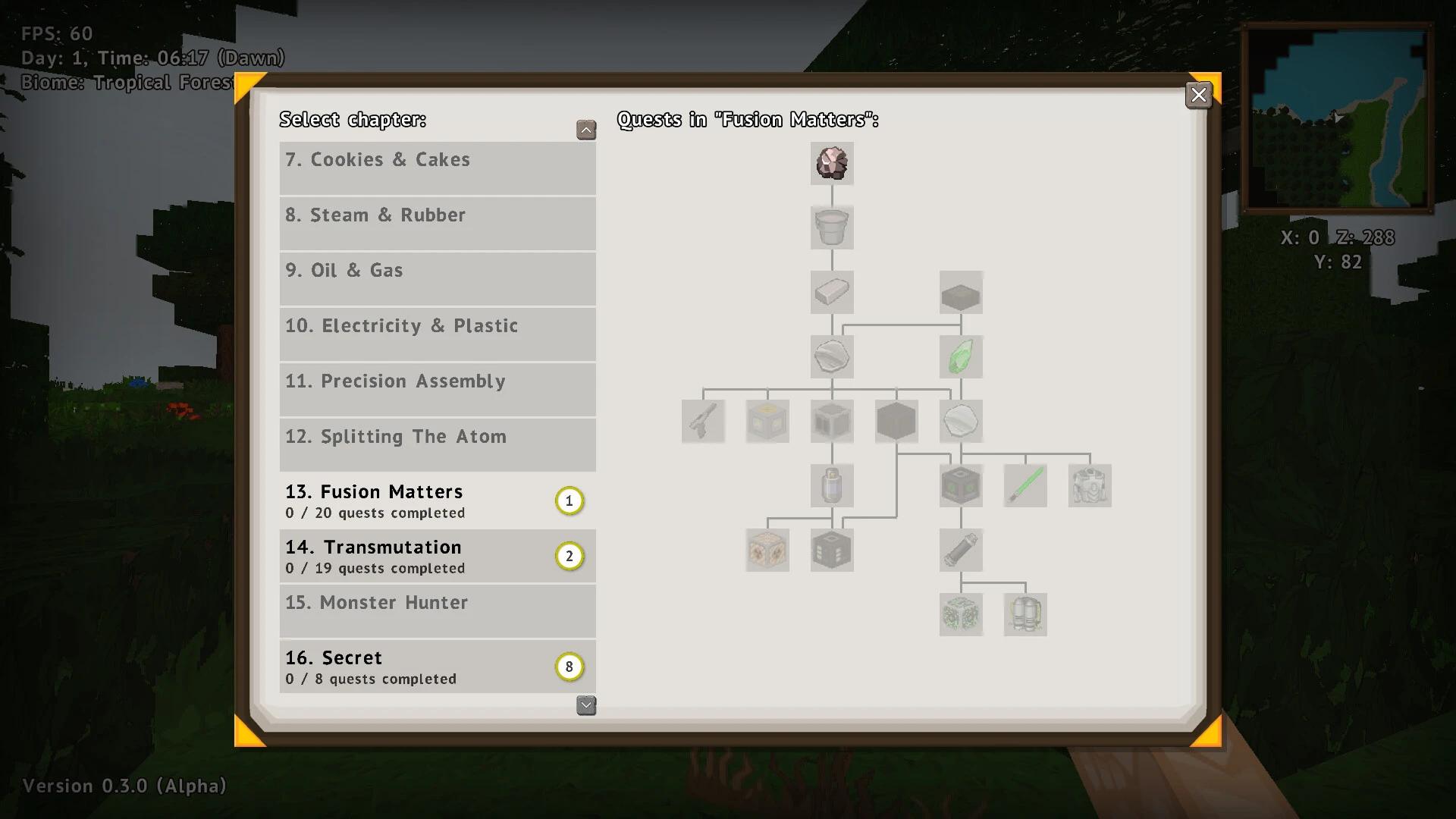Open the metal ingot quest below the bucket

(x=831, y=292)
